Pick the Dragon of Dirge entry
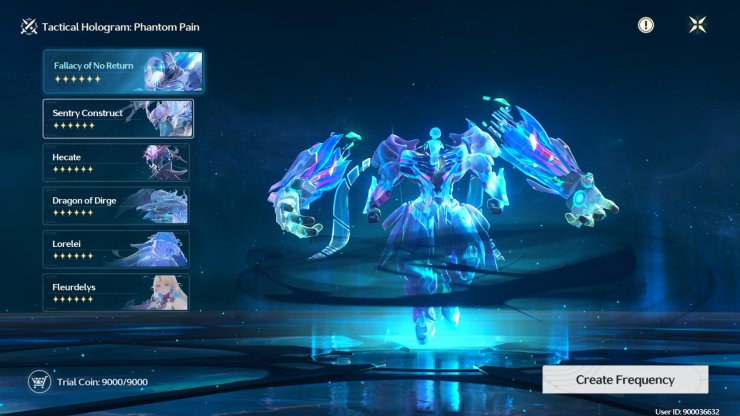This screenshot has width=740, height=416. [116, 206]
